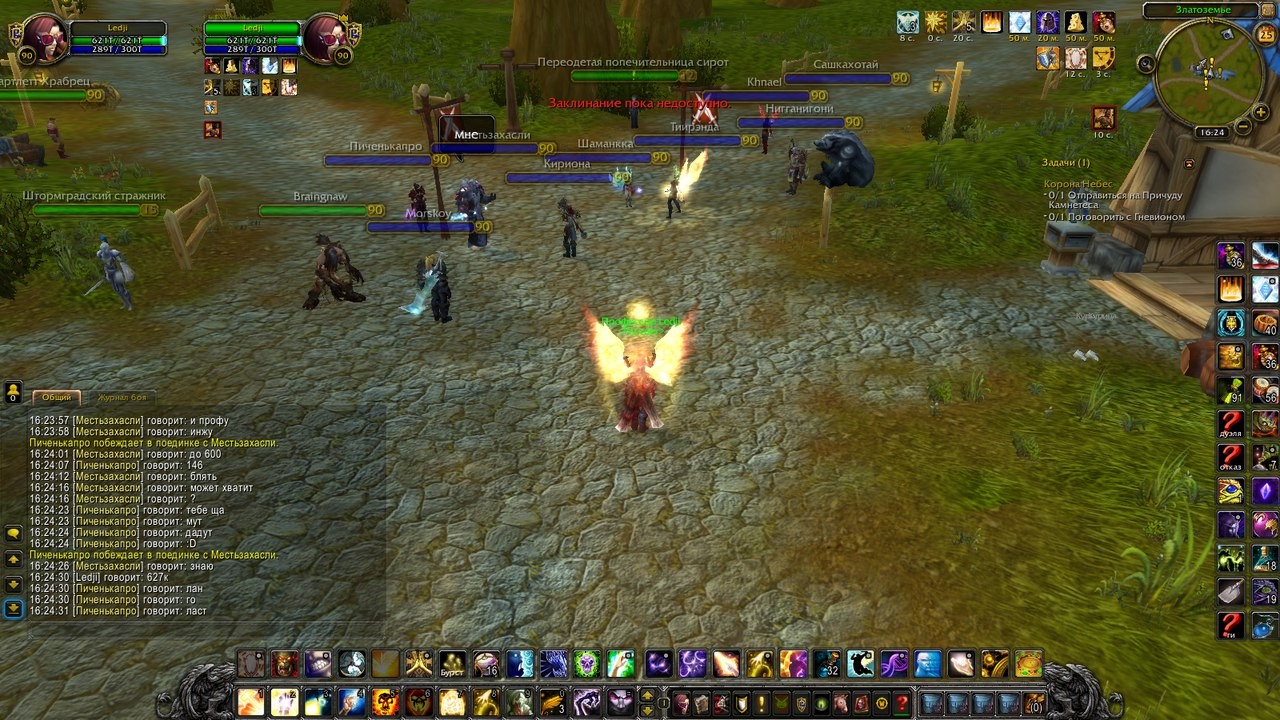The image size is (1280, 720).
Task: Click the Златоземье zone name button
Action: [1202, 10]
